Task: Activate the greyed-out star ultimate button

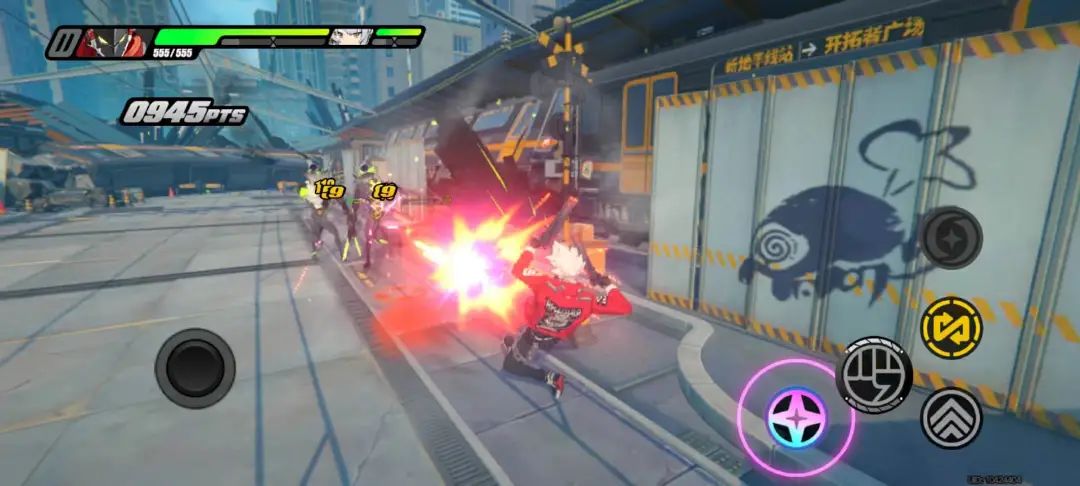Action: point(951,237)
